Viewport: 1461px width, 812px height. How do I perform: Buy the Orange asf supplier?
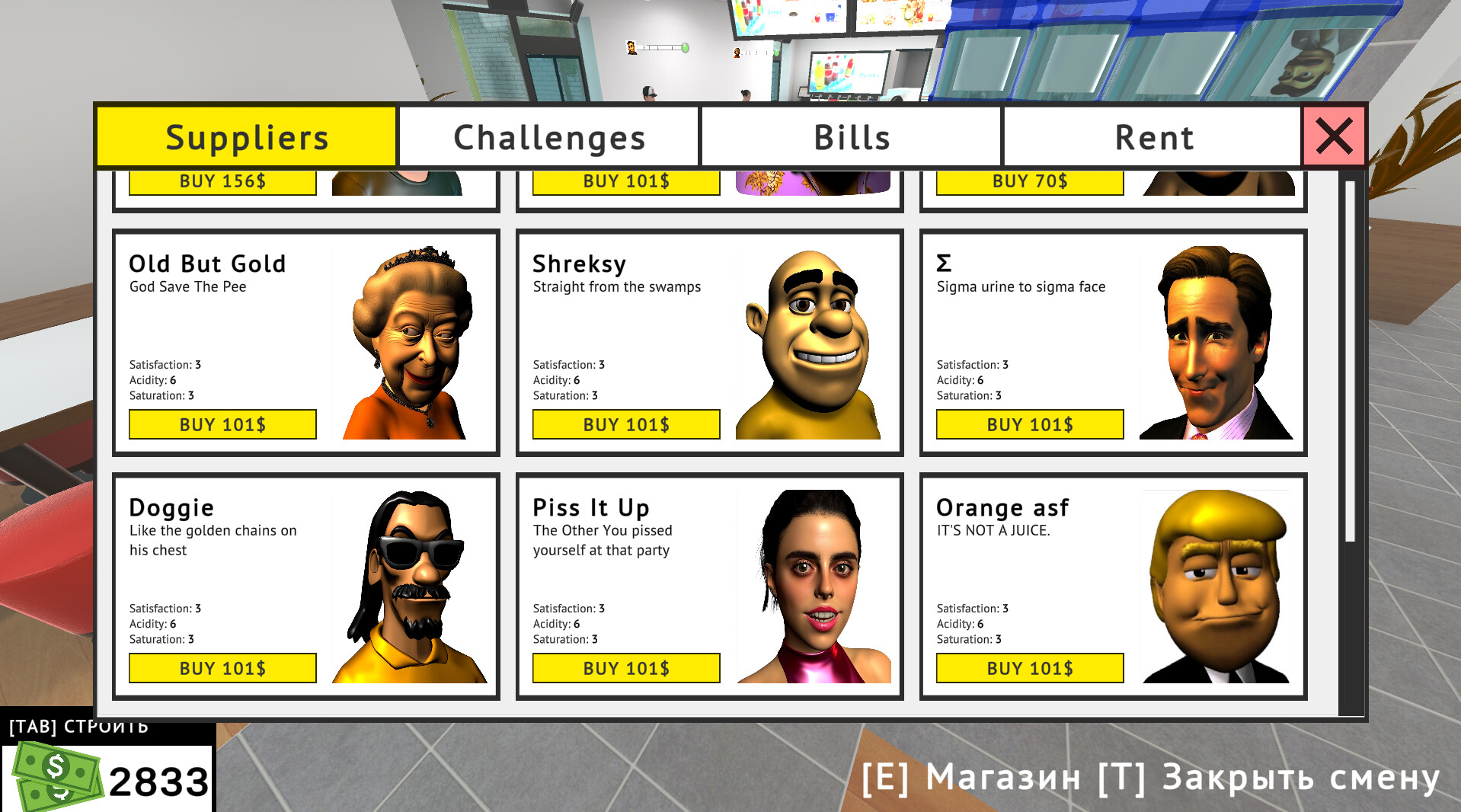[x=1029, y=668]
